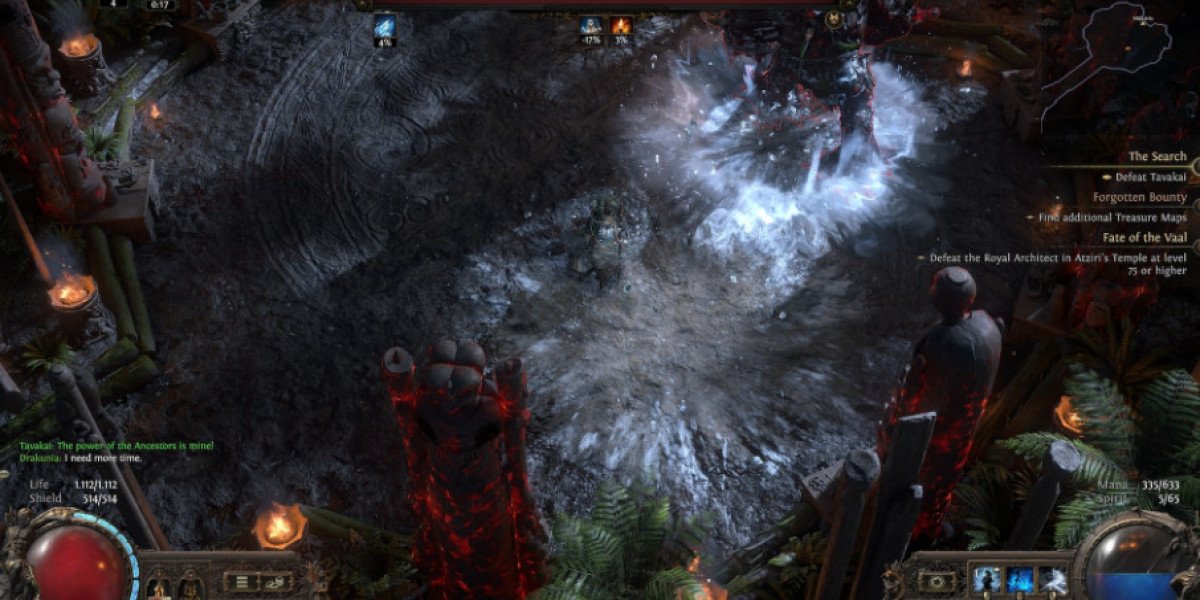Open the Forgotten Bounty quest entry
This screenshot has width=1200, height=600.
1139,197
